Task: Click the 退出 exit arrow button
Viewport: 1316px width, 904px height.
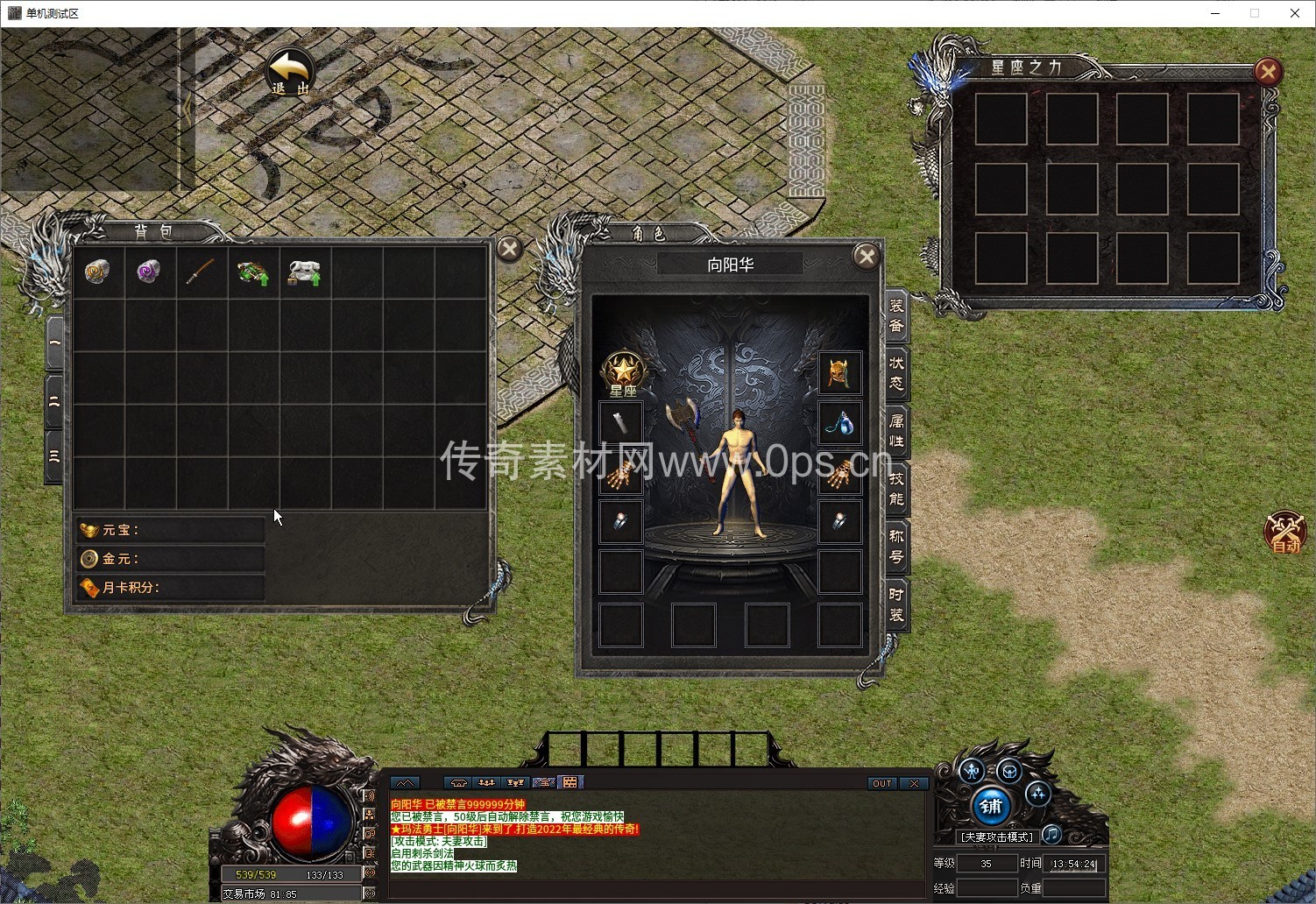Action: (290, 72)
